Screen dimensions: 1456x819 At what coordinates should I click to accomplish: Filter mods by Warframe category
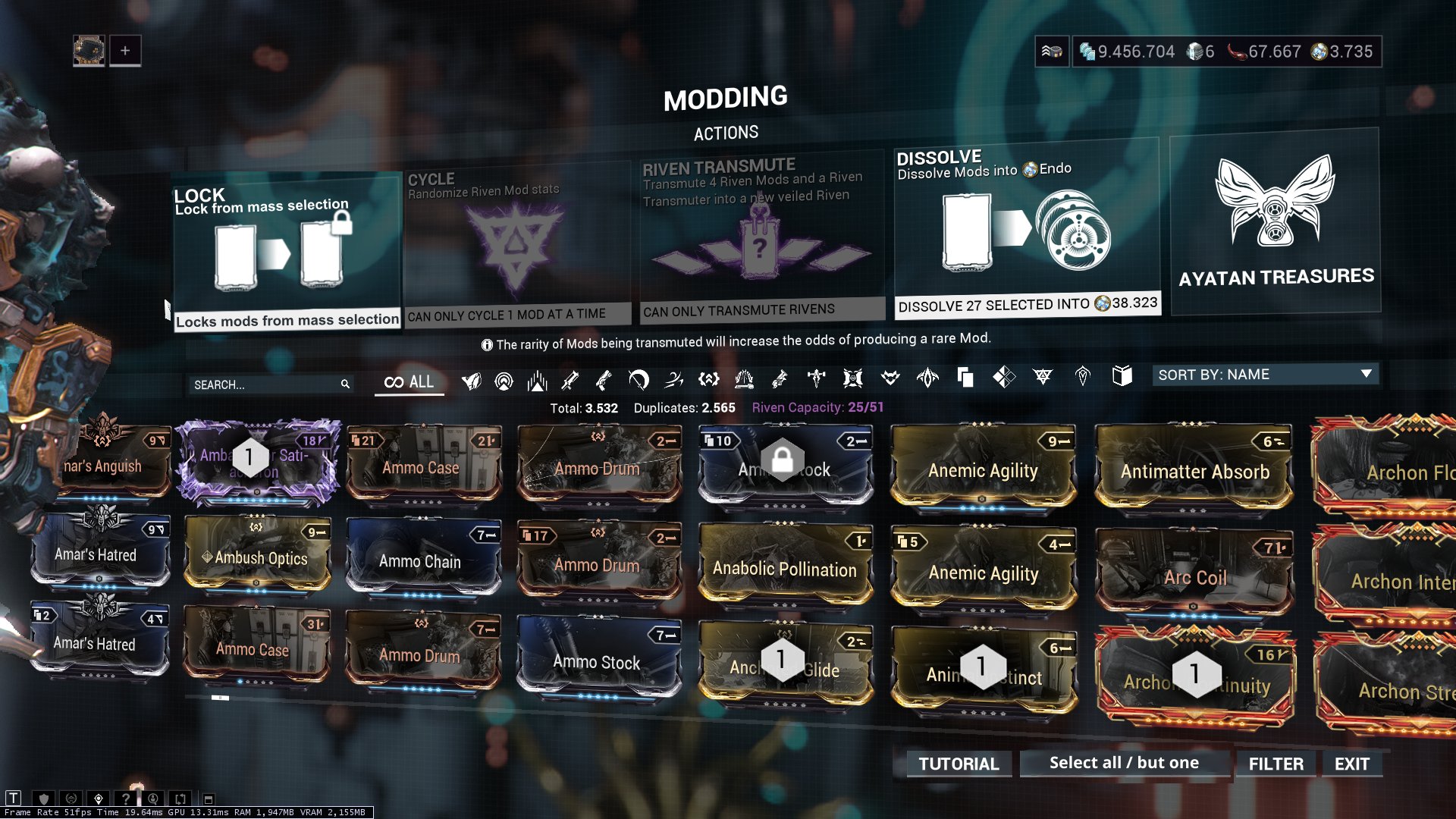[472, 381]
